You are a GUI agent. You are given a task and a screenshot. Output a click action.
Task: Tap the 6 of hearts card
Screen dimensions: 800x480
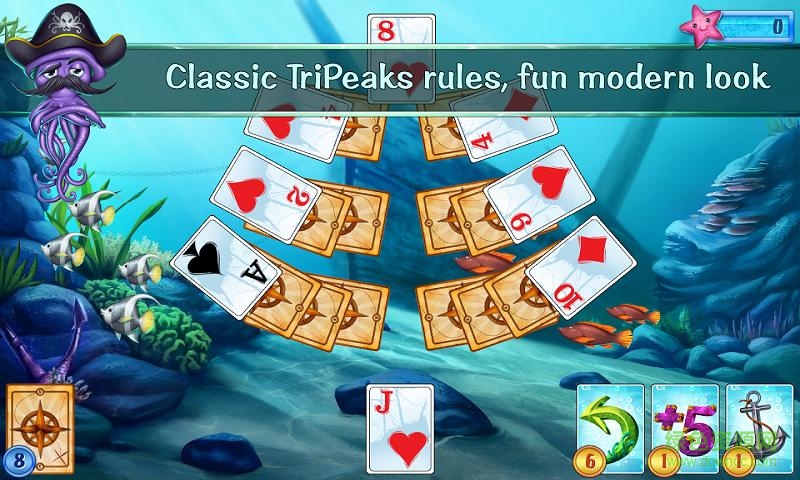(534, 193)
